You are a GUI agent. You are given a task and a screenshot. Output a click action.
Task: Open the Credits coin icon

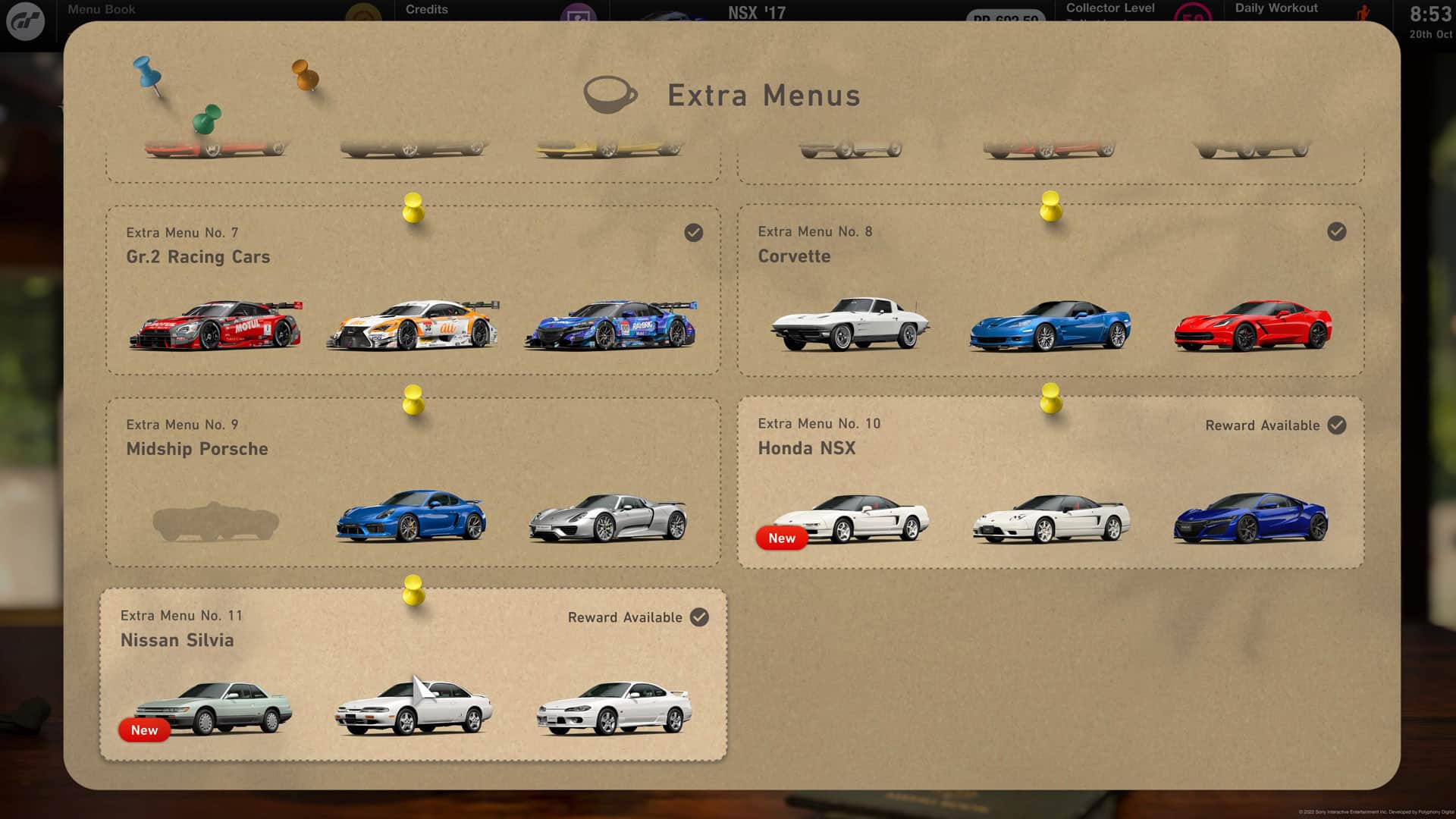[362, 13]
